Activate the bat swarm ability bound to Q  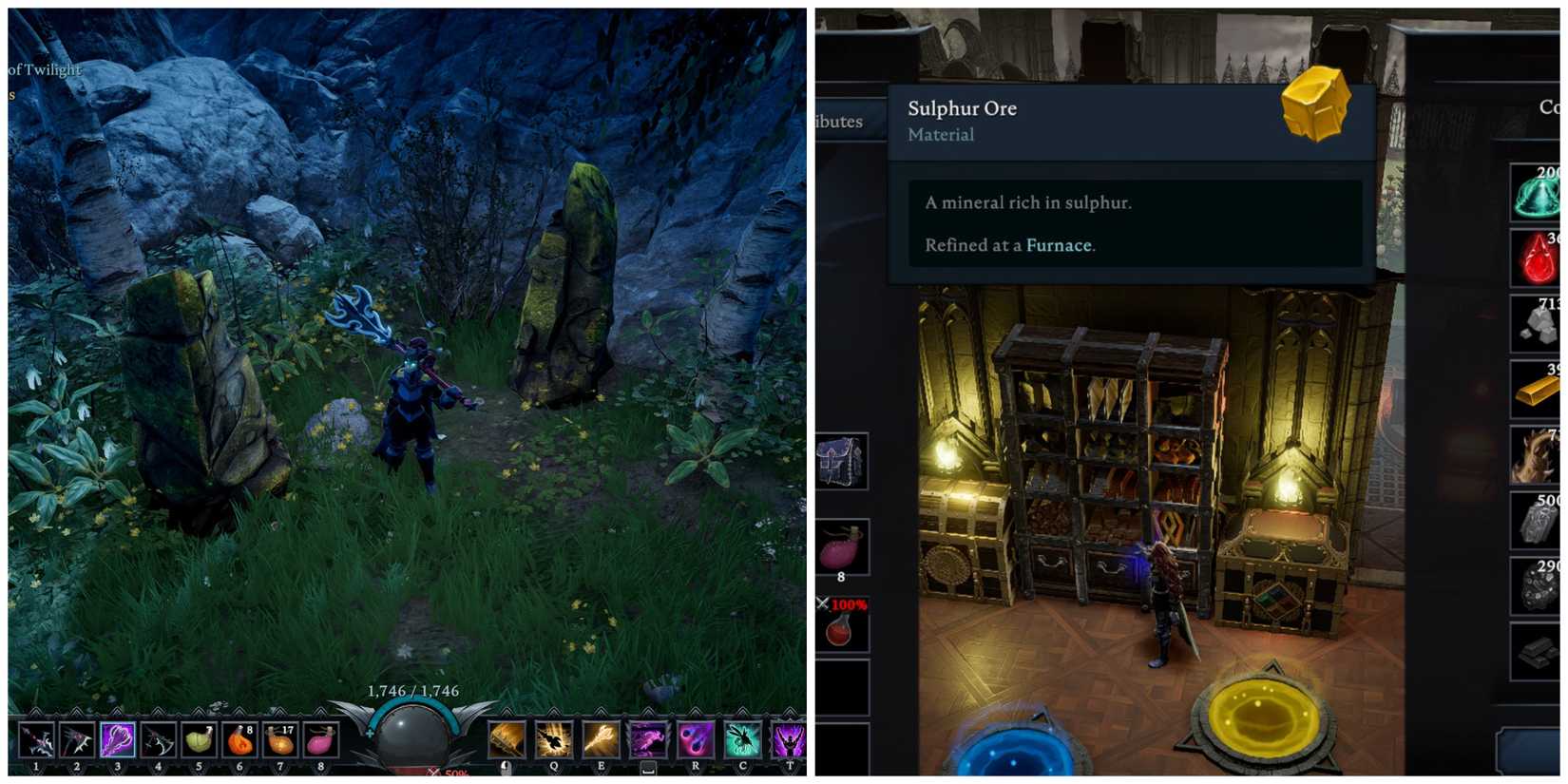point(553,739)
